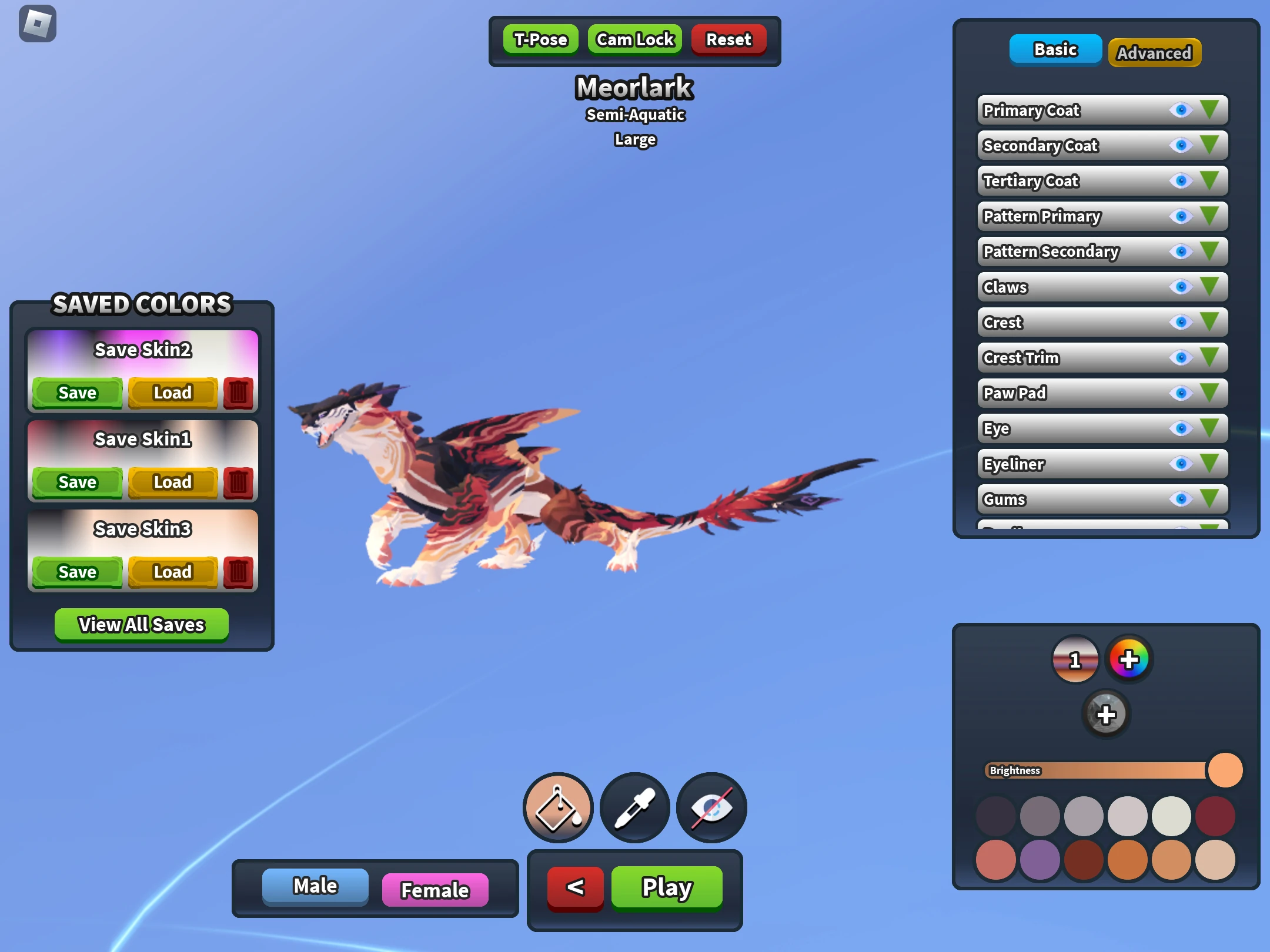Screen dimensions: 1270x952
Task: Click the saved gradient palette numbered 1
Action: [1075, 659]
